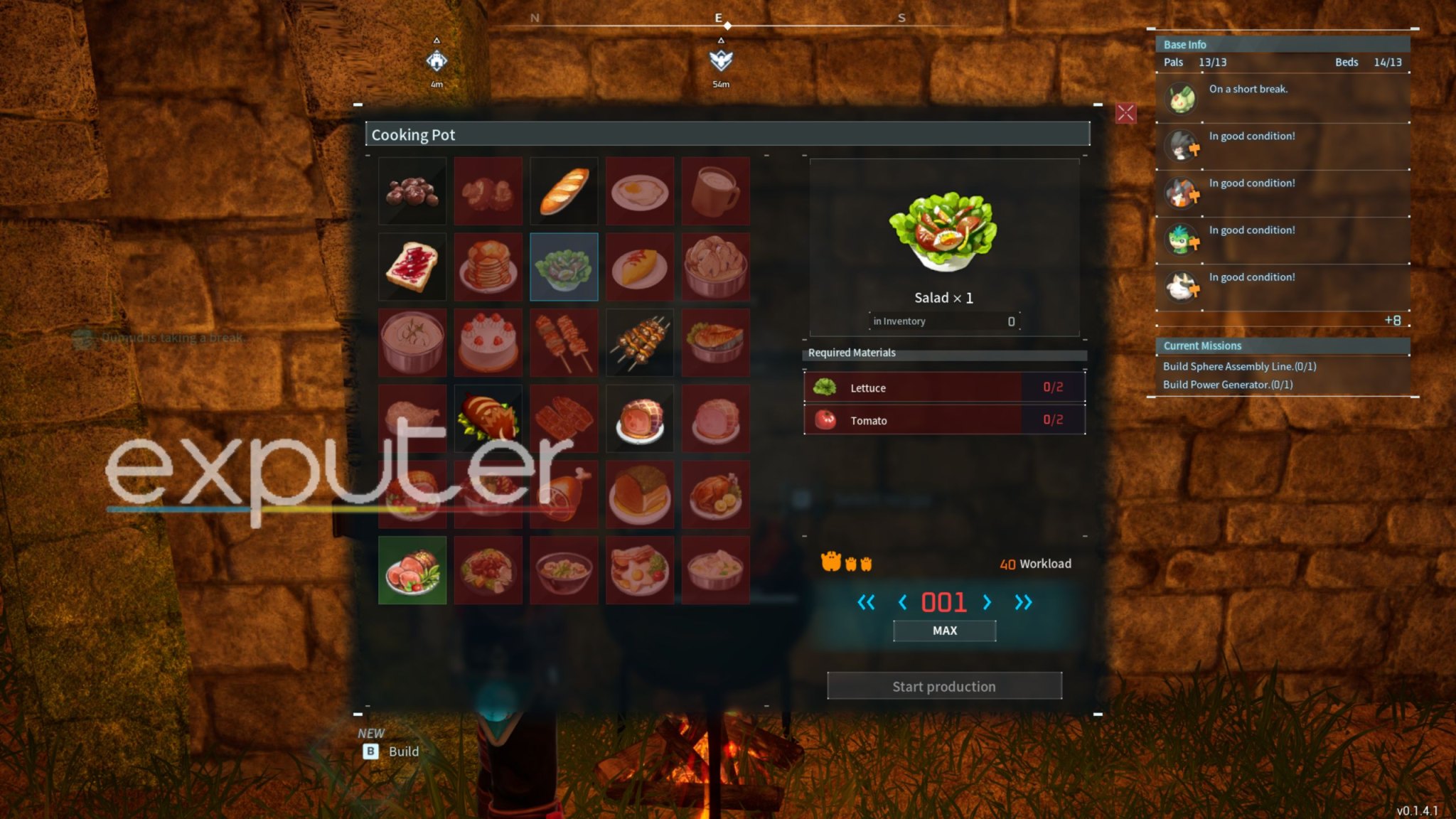
Task: Decrease quantity by one with the single left arrow
Action: click(x=902, y=603)
